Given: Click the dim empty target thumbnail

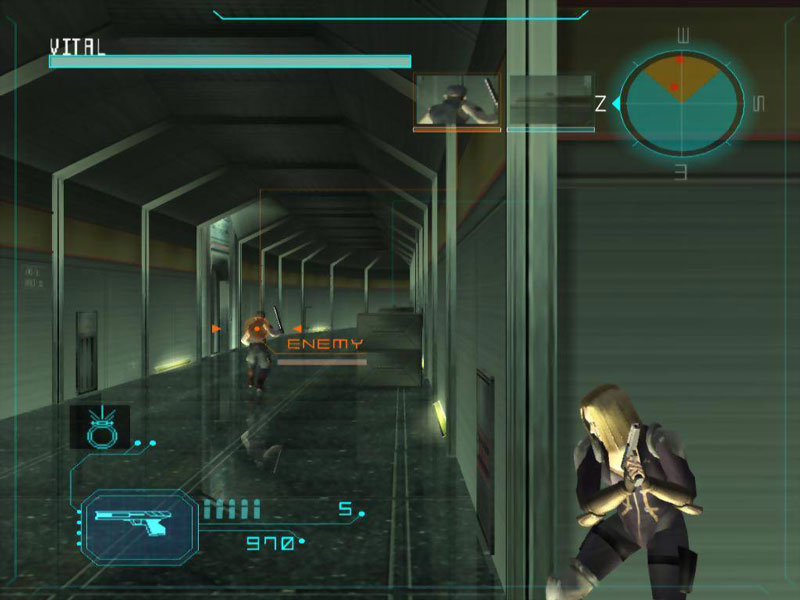Looking at the screenshot, I should [x=550, y=100].
